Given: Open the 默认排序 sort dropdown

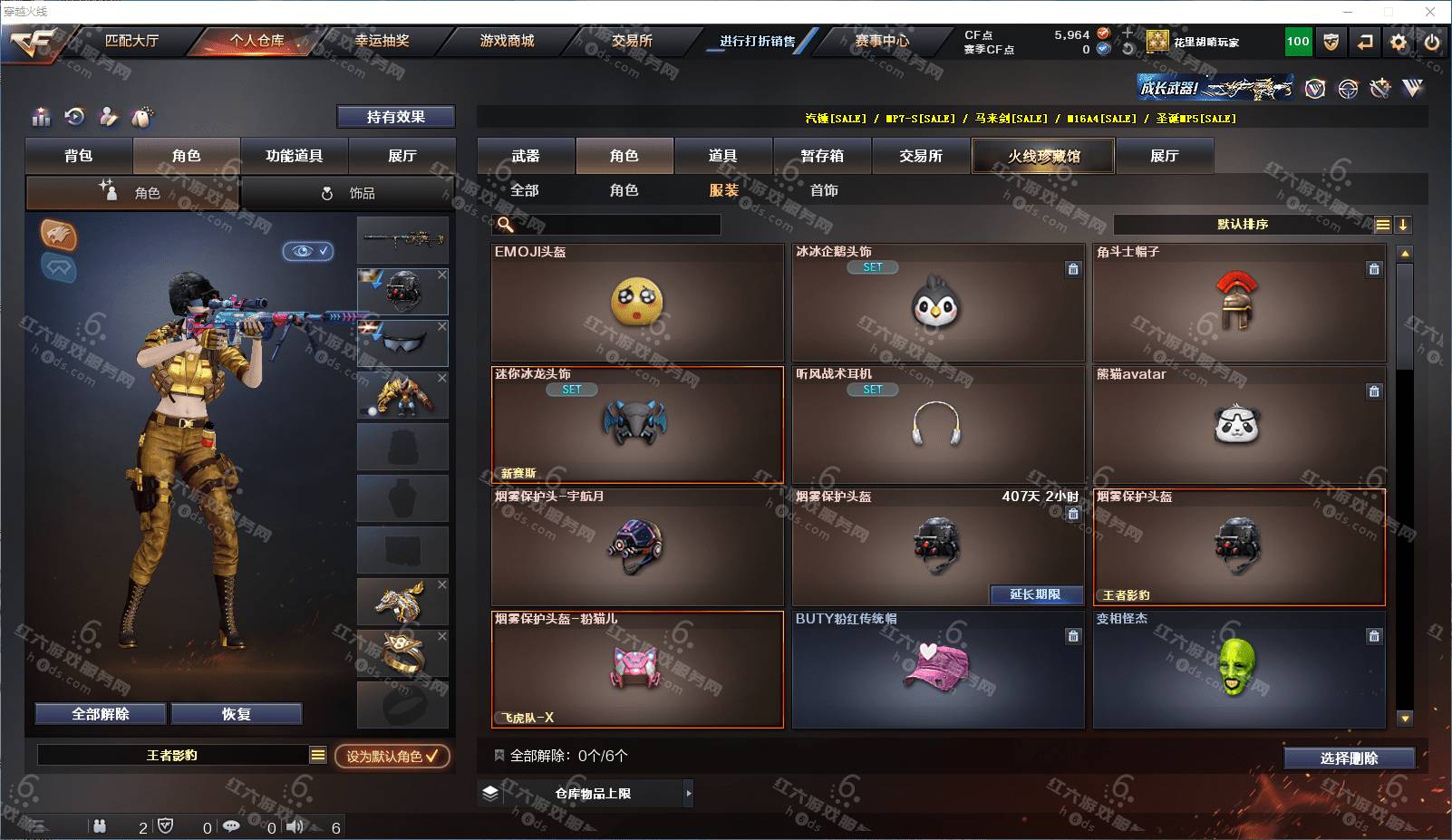Looking at the screenshot, I should point(1243,225).
